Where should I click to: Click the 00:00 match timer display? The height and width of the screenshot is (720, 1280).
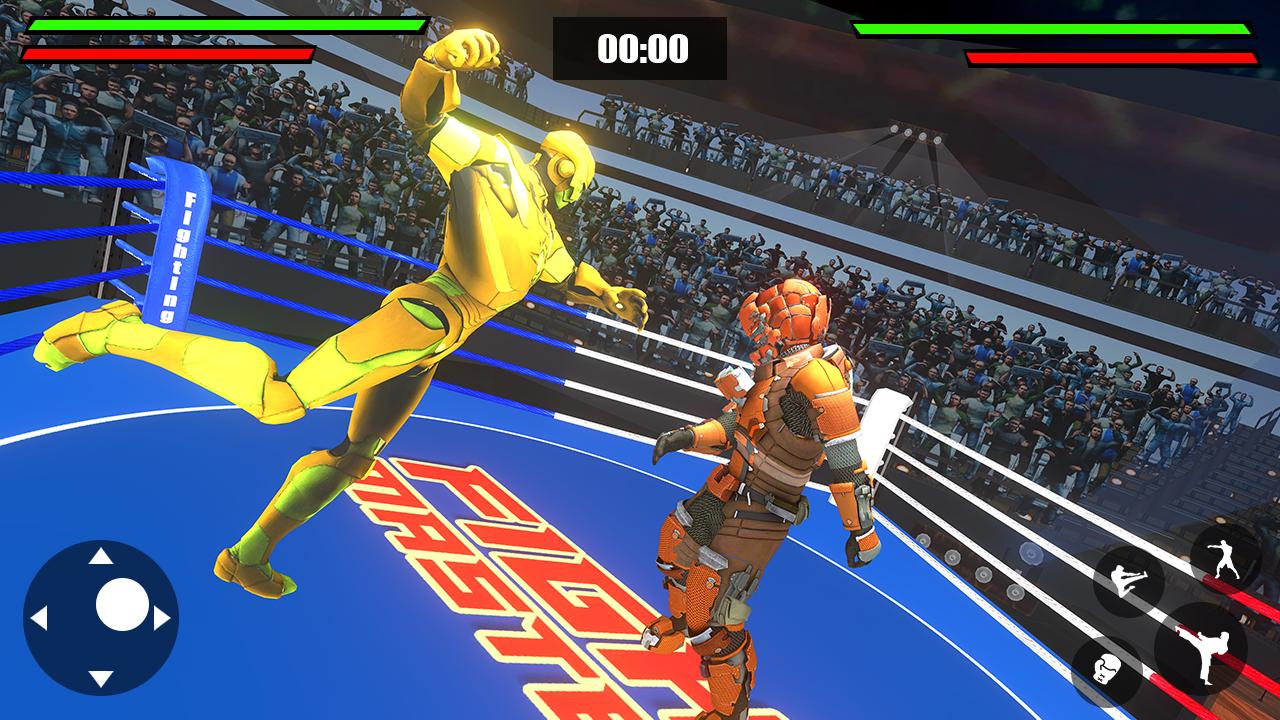[641, 47]
